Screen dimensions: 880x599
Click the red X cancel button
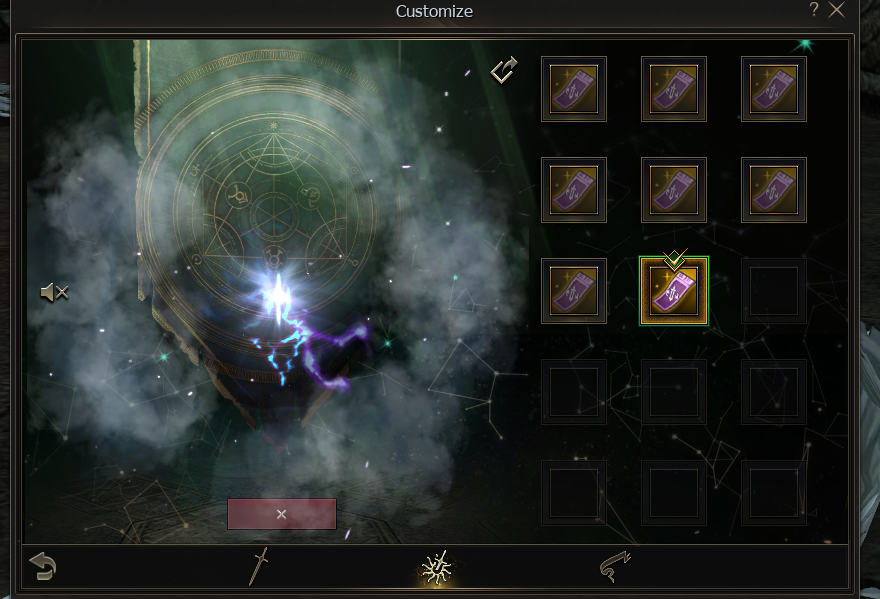[x=281, y=514]
